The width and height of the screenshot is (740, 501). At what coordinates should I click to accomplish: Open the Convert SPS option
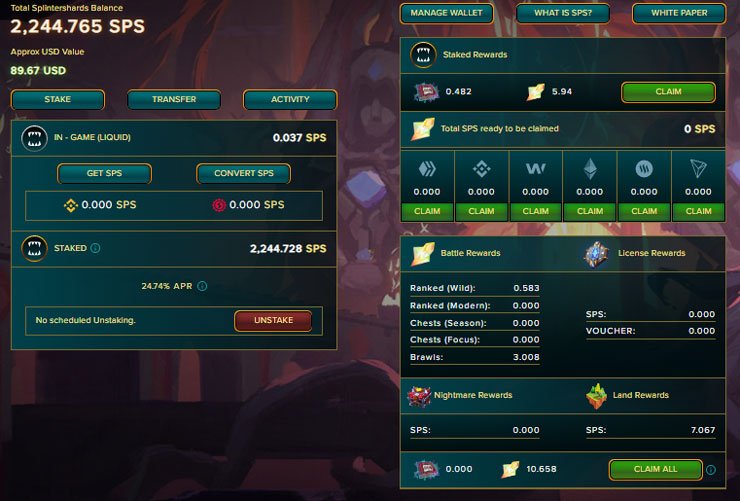coord(243,173)
